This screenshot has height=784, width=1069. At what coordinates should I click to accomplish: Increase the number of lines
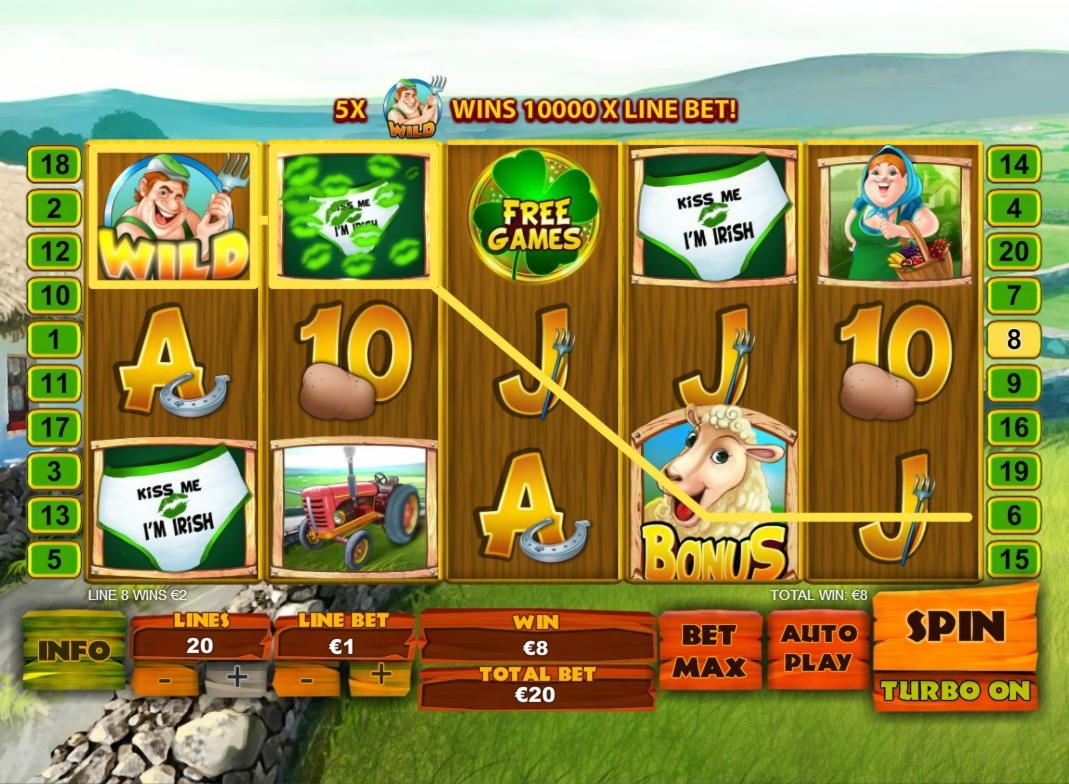(x=237, y=678)
